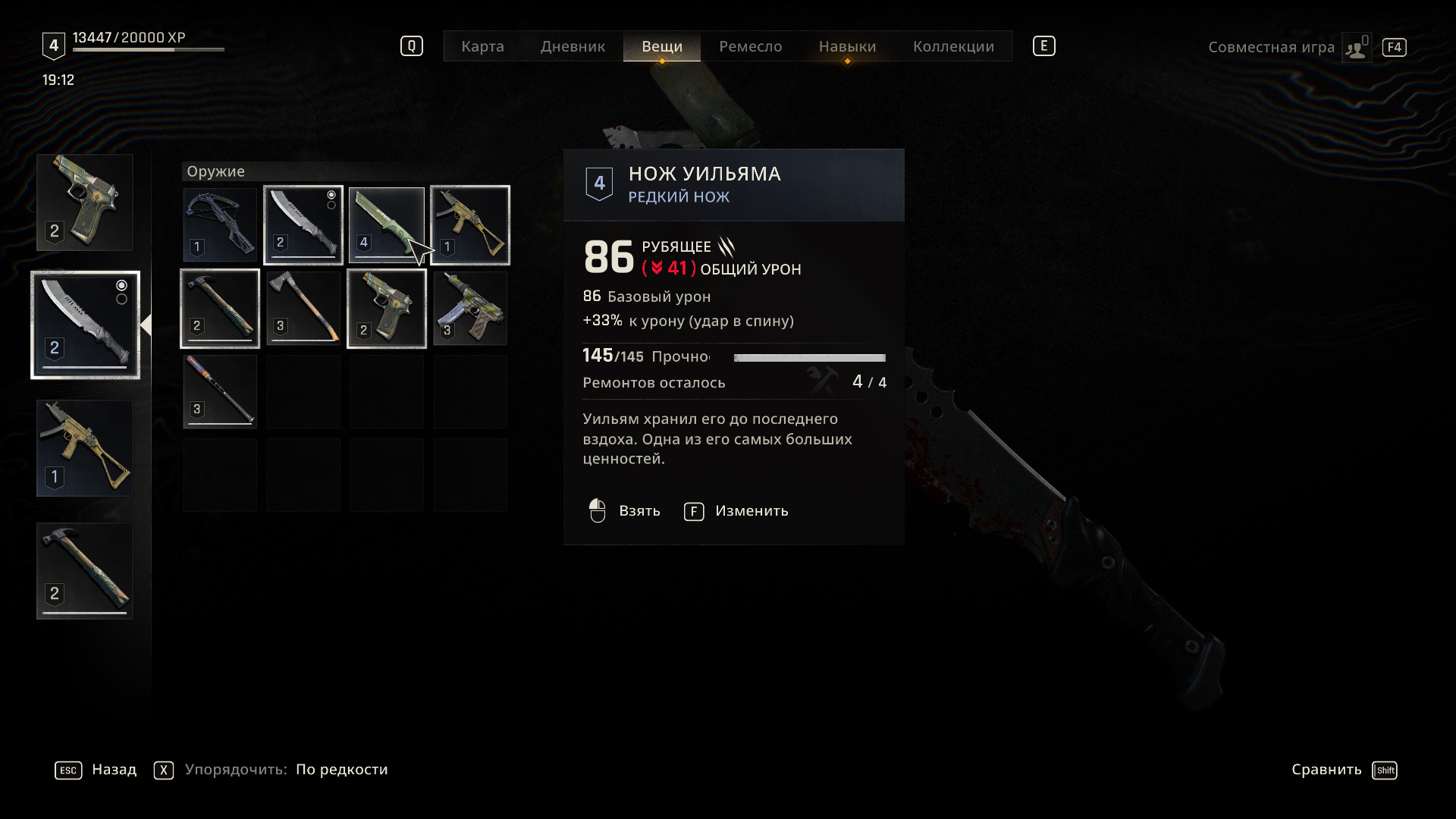Screen dimensions: 1456x819
Task: Select the axe weapon slot
Action: tap(303, 309)
